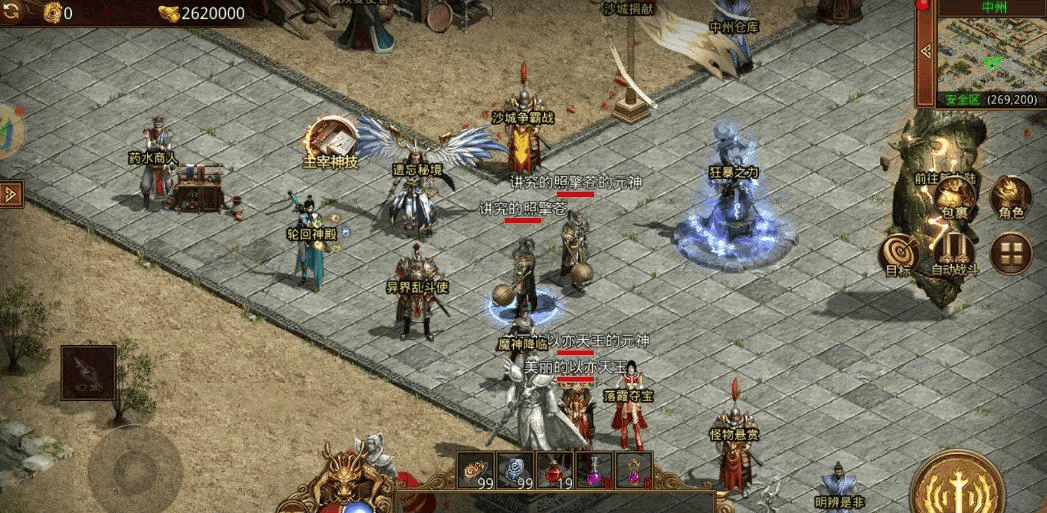Open the 包裹 bag button
Image resolution: width=1047 pixels, height=513 pixels.
pos(954,196)
